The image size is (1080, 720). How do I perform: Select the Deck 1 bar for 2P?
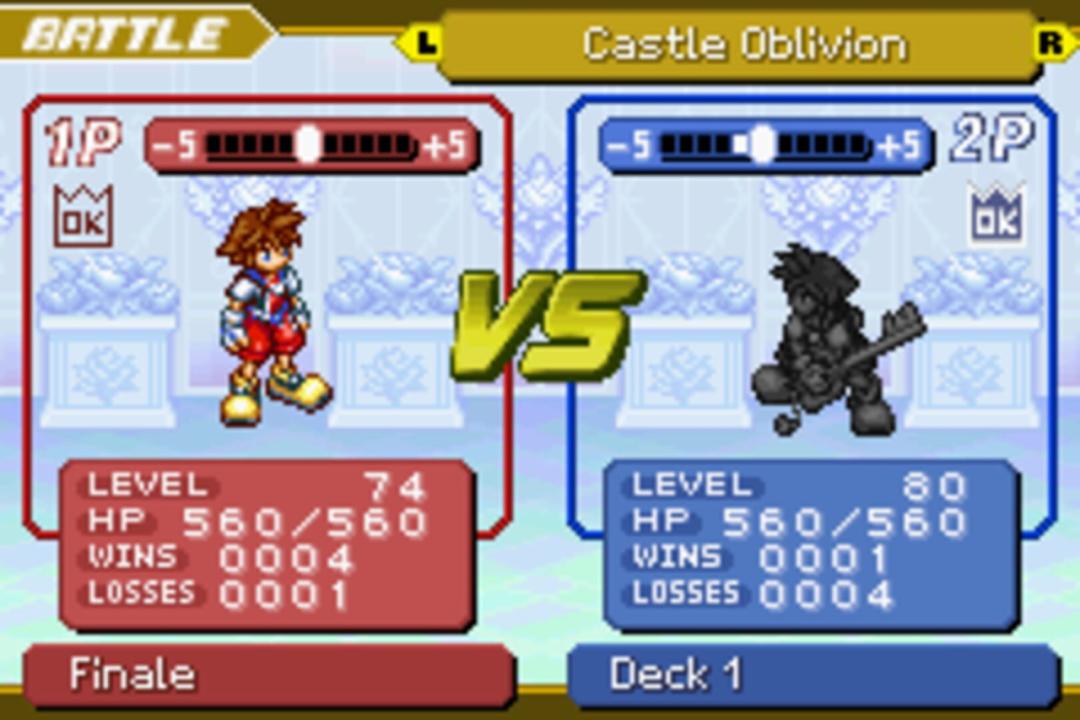(812, 675)
